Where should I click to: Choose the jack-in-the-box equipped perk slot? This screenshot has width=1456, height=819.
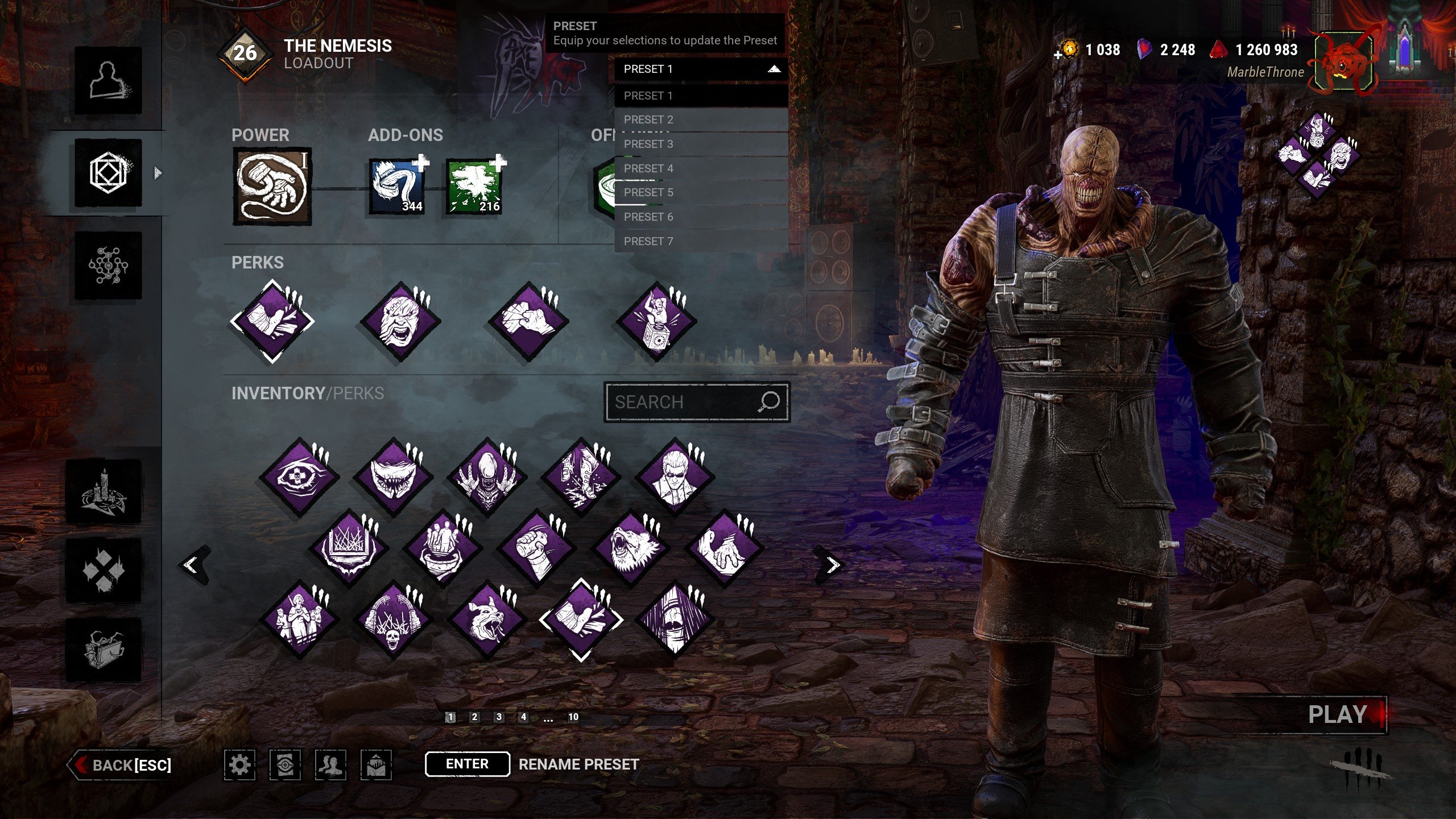[656, 321]
